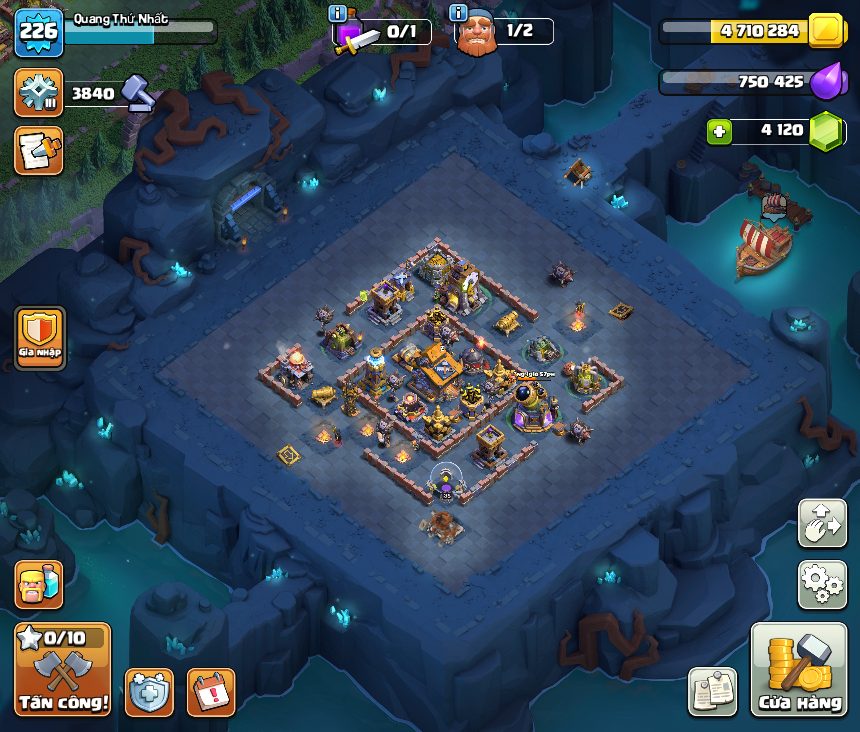Click the info icon above the builder face
Viewport: 860px width, 732px height.
459,13
